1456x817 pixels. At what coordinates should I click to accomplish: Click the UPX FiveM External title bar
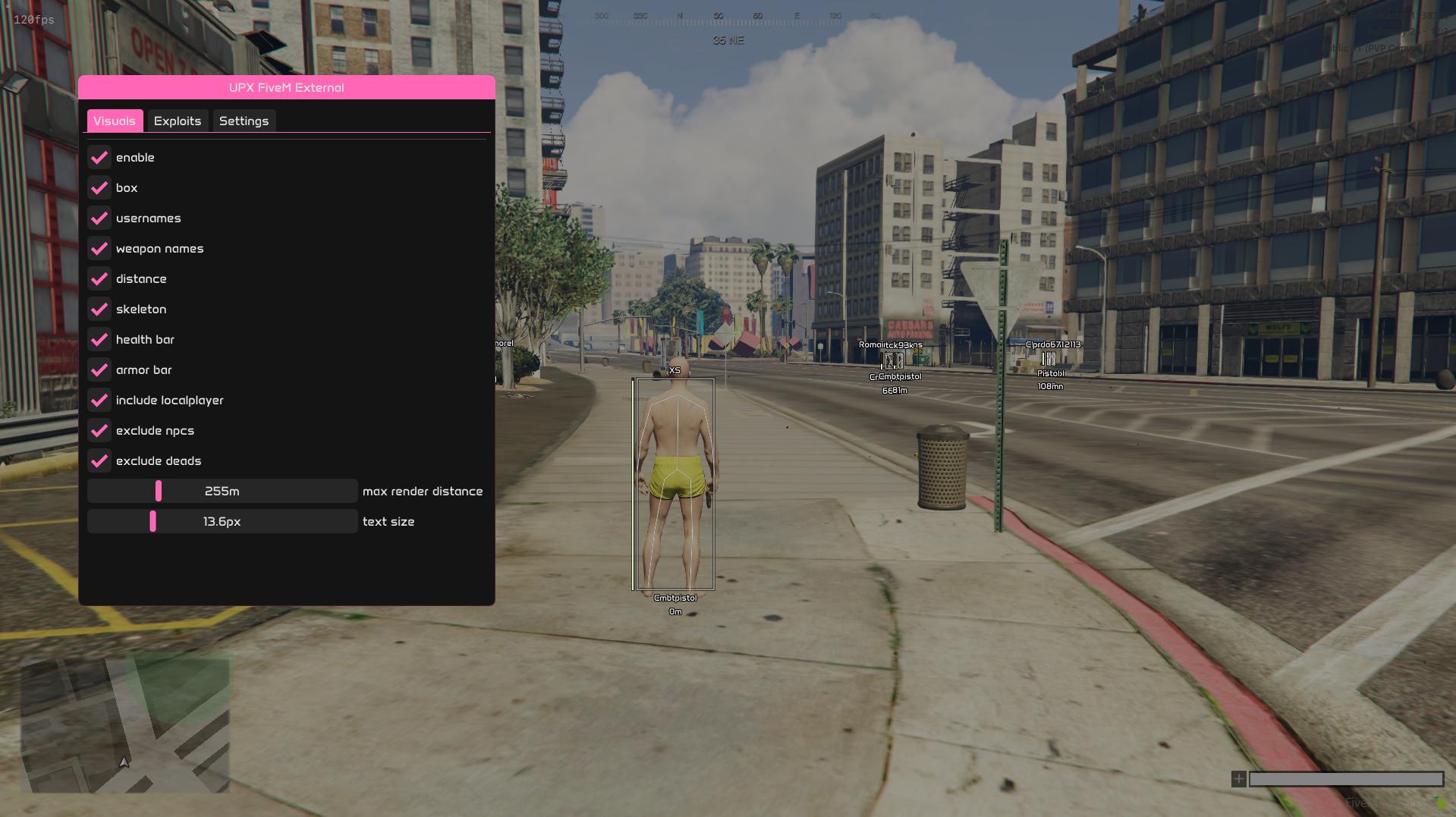(287, 88)
